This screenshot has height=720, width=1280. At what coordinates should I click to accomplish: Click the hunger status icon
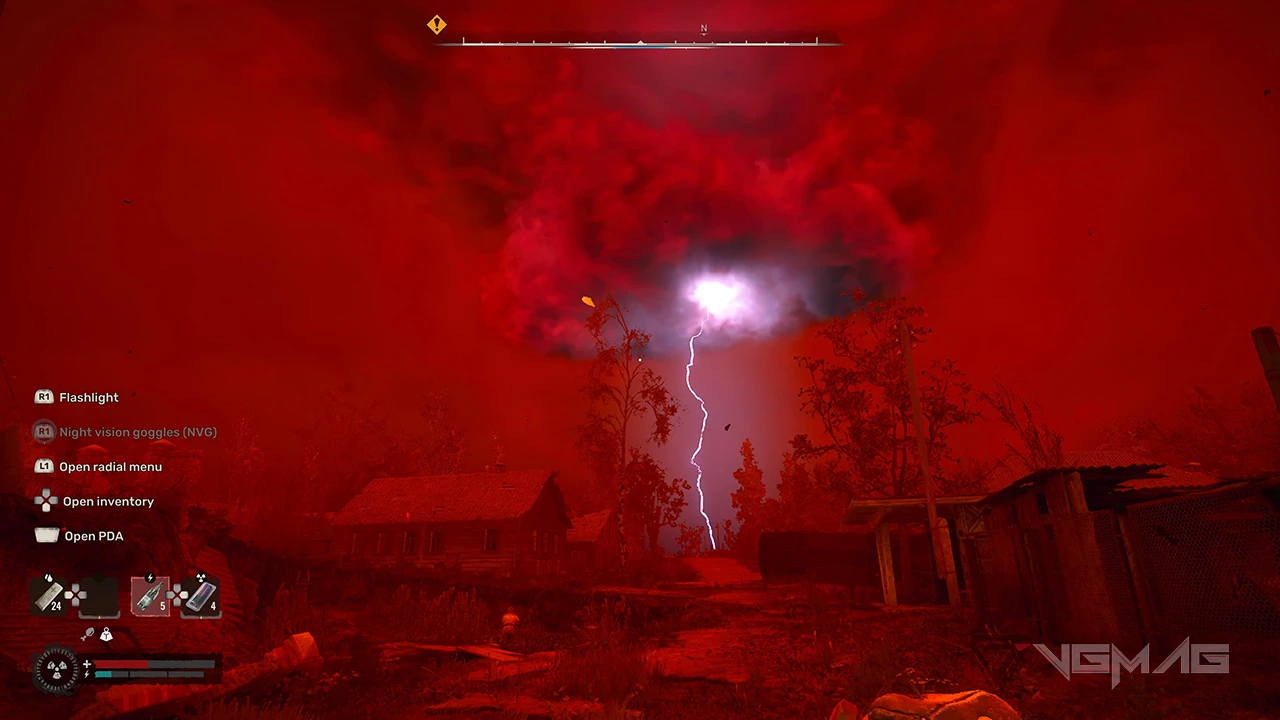click(88, 634)
